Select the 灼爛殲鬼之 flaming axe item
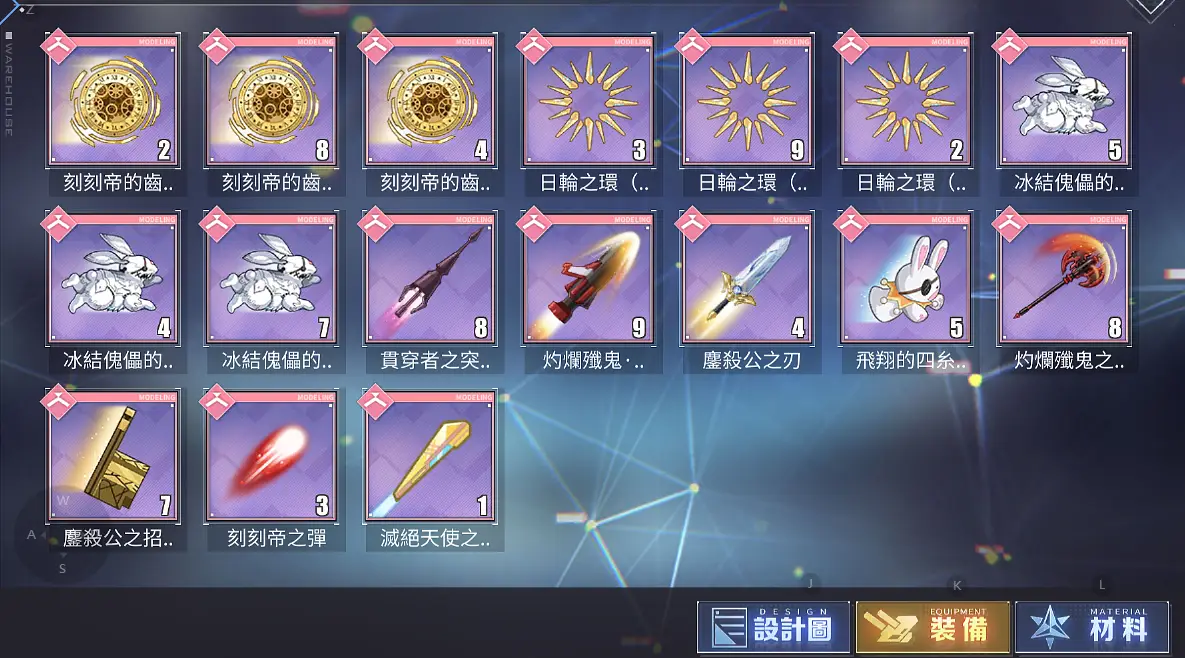This screenshot has height=658, width=1185. tap(1063, 282)
